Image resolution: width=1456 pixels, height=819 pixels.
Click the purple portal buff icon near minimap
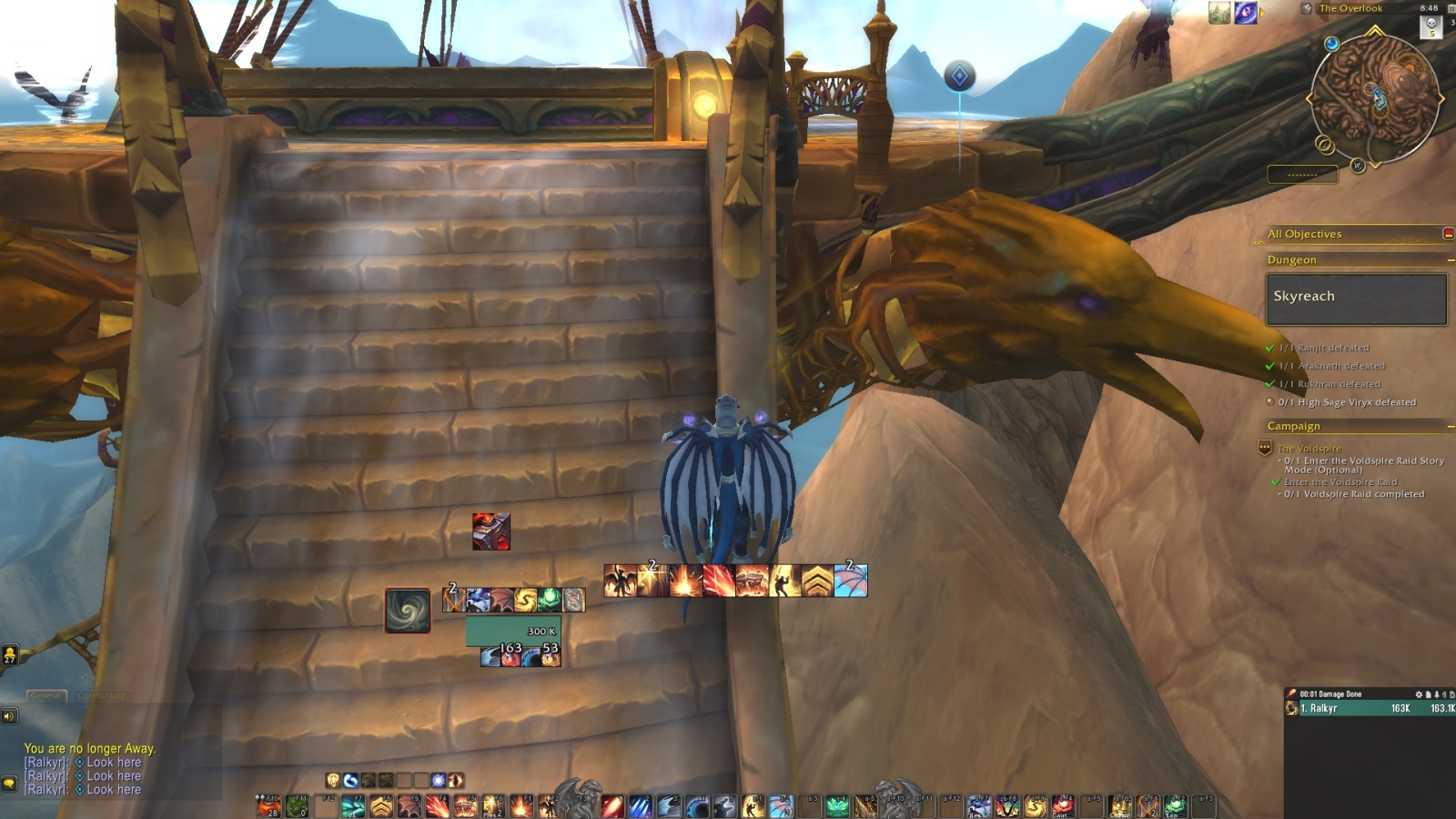coord(1244,11)
